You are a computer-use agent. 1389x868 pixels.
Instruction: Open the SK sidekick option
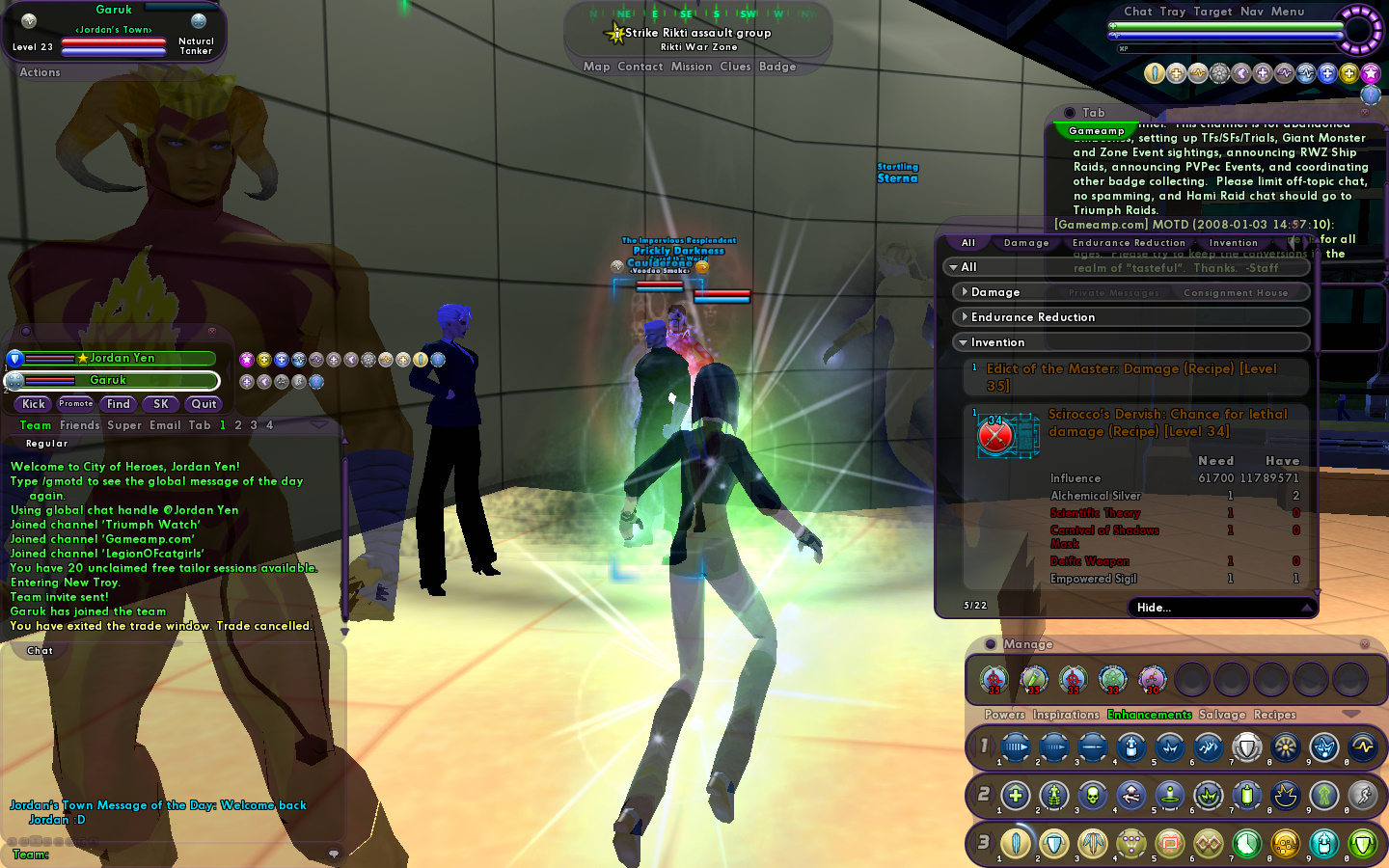pos(161,404)
